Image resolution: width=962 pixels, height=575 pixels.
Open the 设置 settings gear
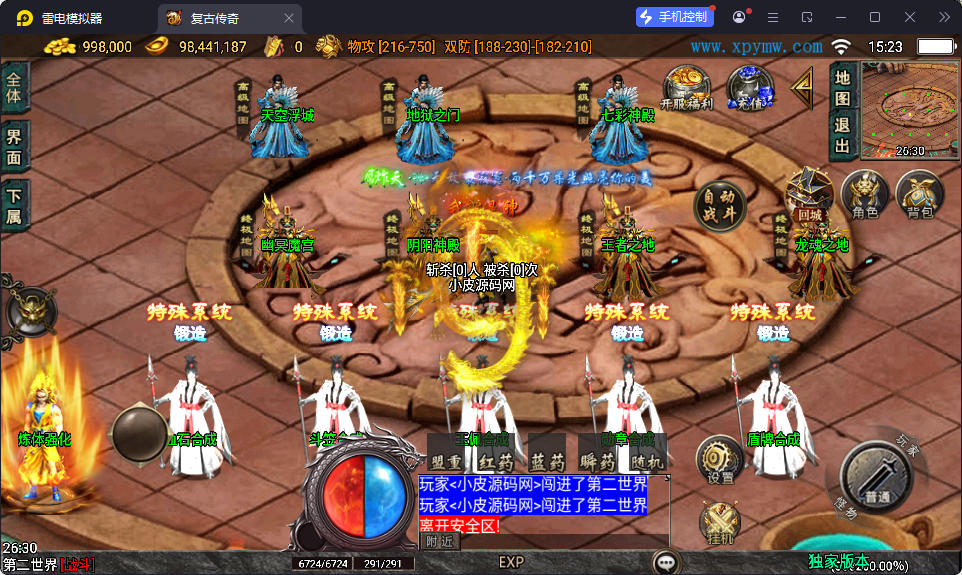click(x=719, y=460)
